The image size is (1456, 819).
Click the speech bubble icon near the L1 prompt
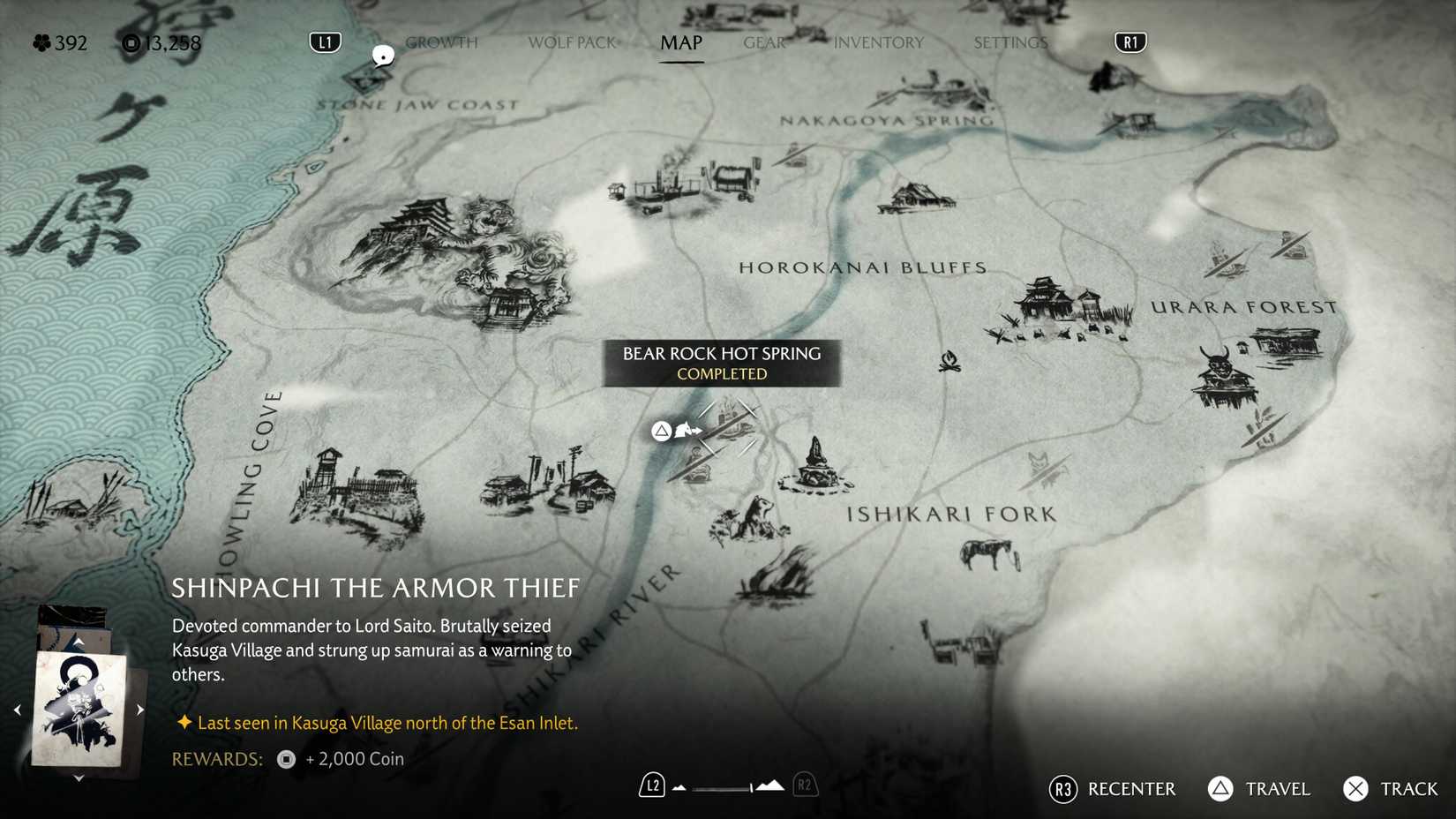(383, 56)
